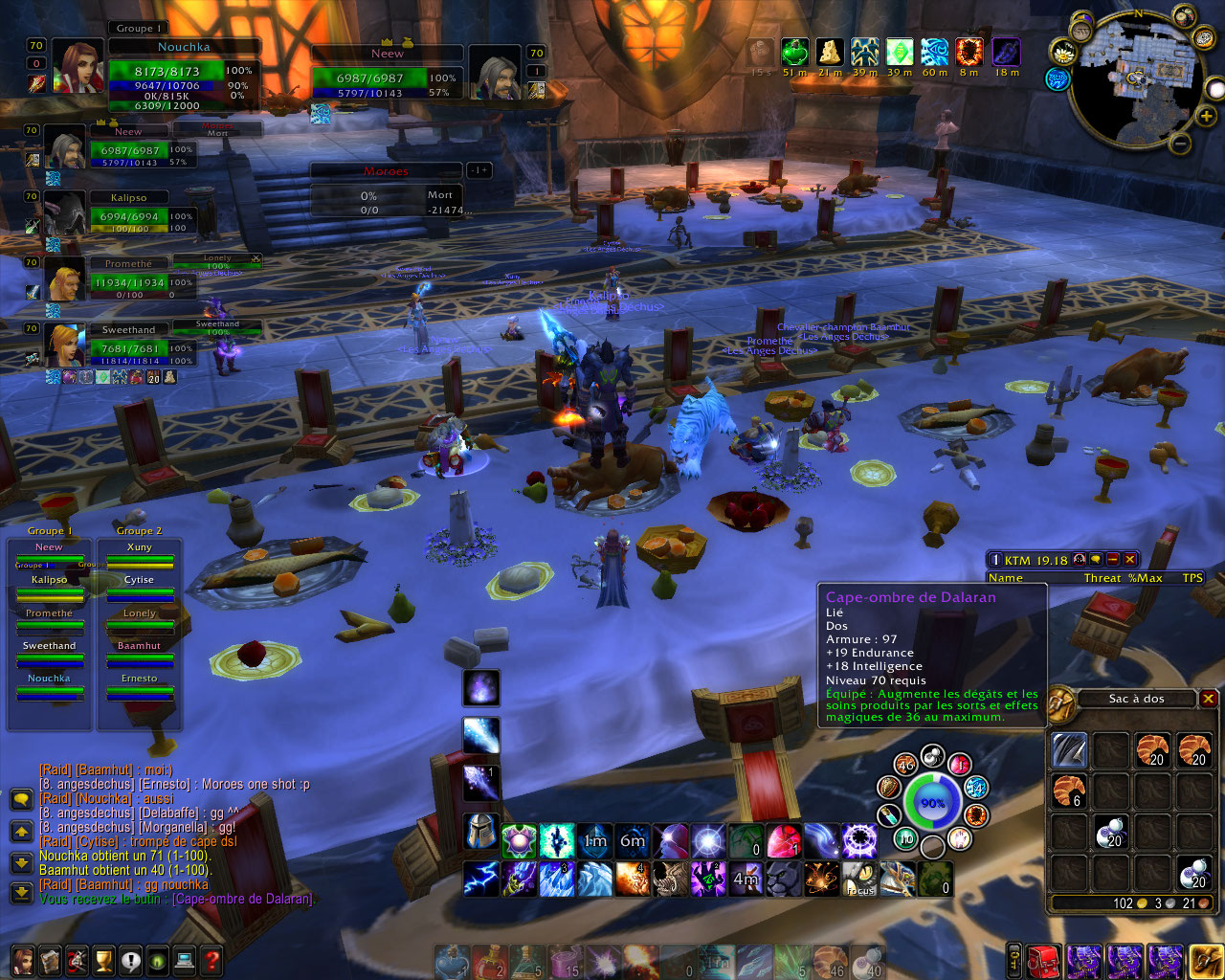Target Kalipso in the party frames
The height and width of the screenshot is (980, 1225).
click(64, 212)
